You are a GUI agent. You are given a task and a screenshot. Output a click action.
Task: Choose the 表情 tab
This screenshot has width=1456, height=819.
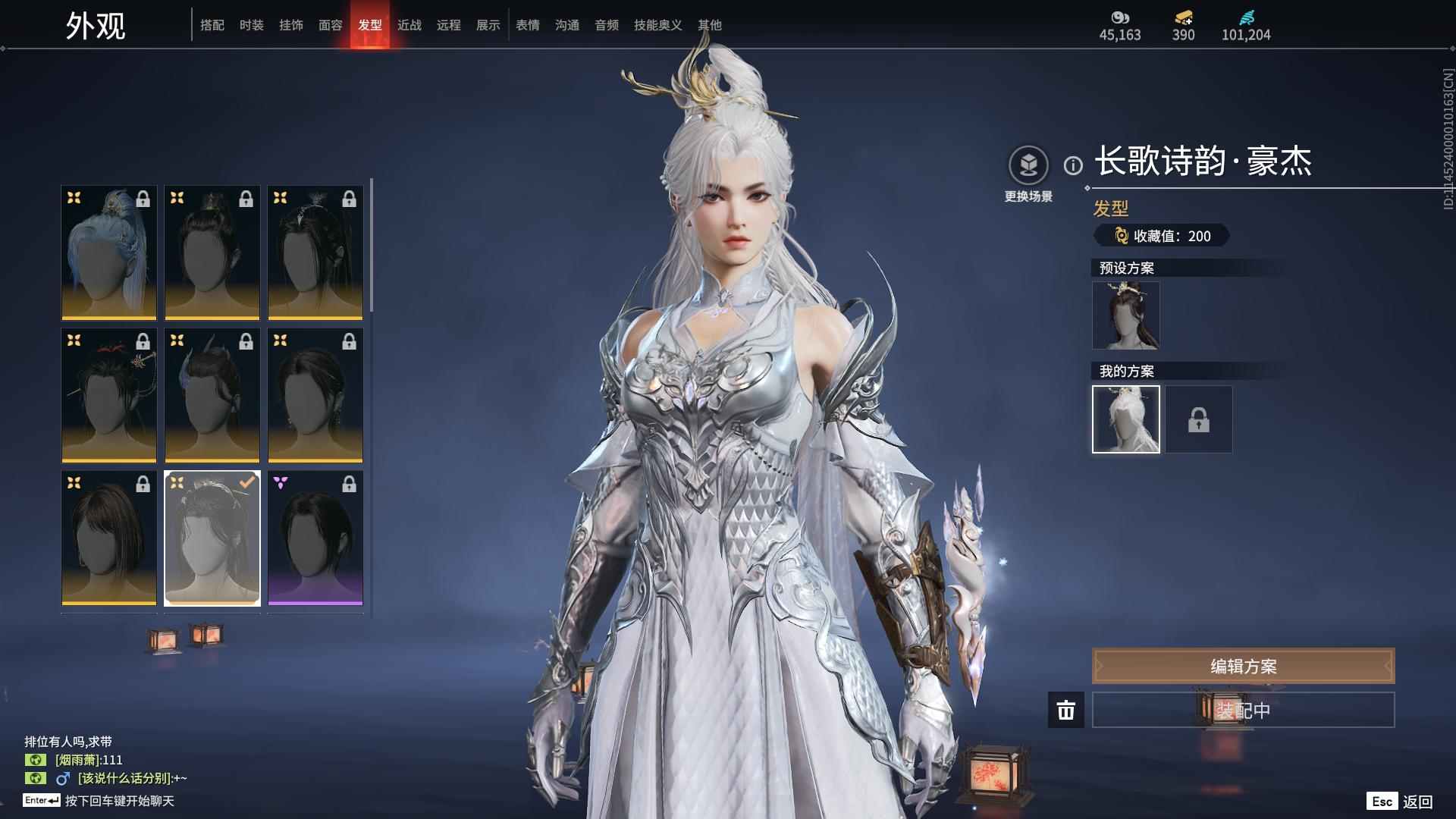[527, 25]
